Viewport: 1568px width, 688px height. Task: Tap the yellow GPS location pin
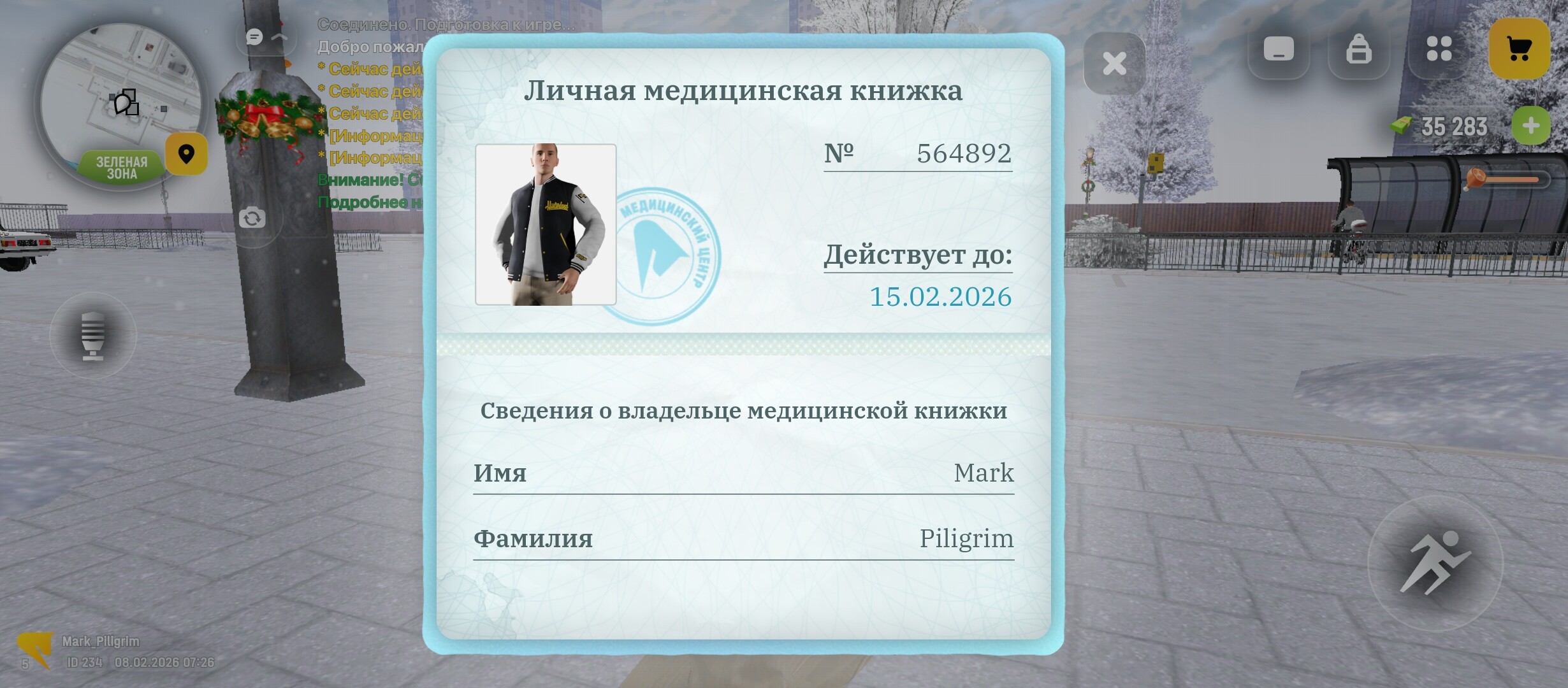coord(186,154)
